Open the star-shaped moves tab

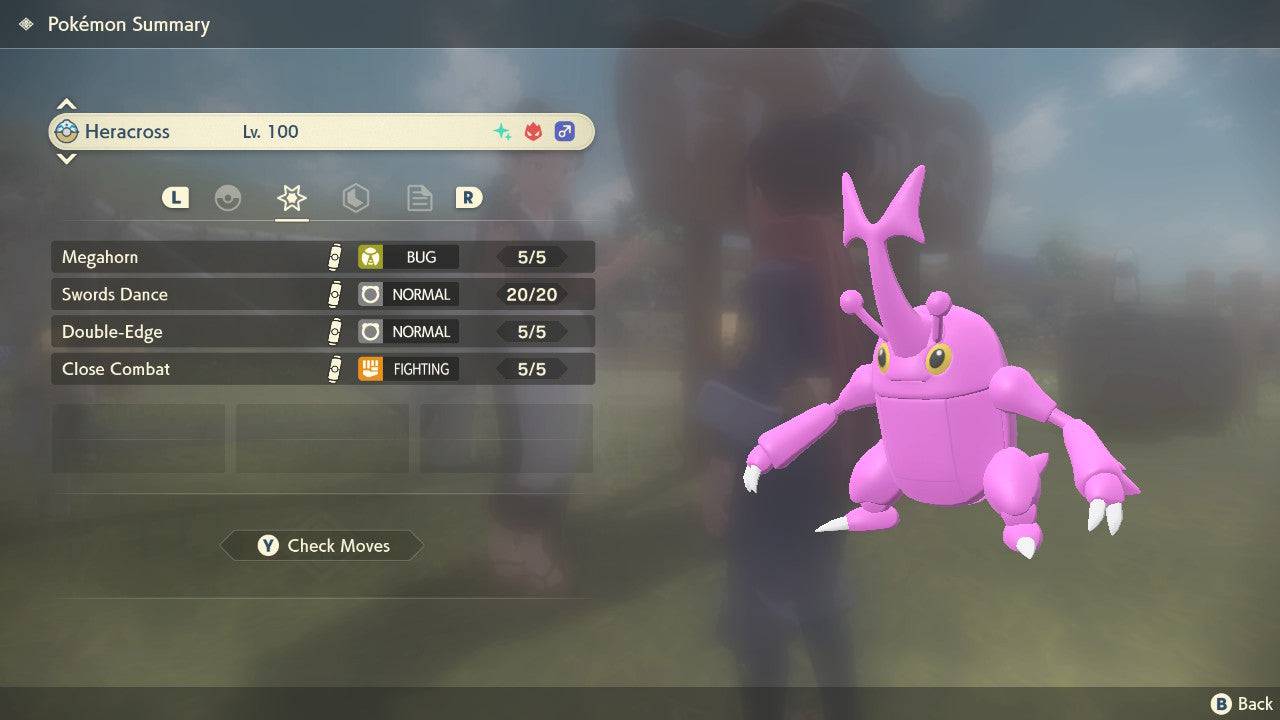[x=291, y=198]
